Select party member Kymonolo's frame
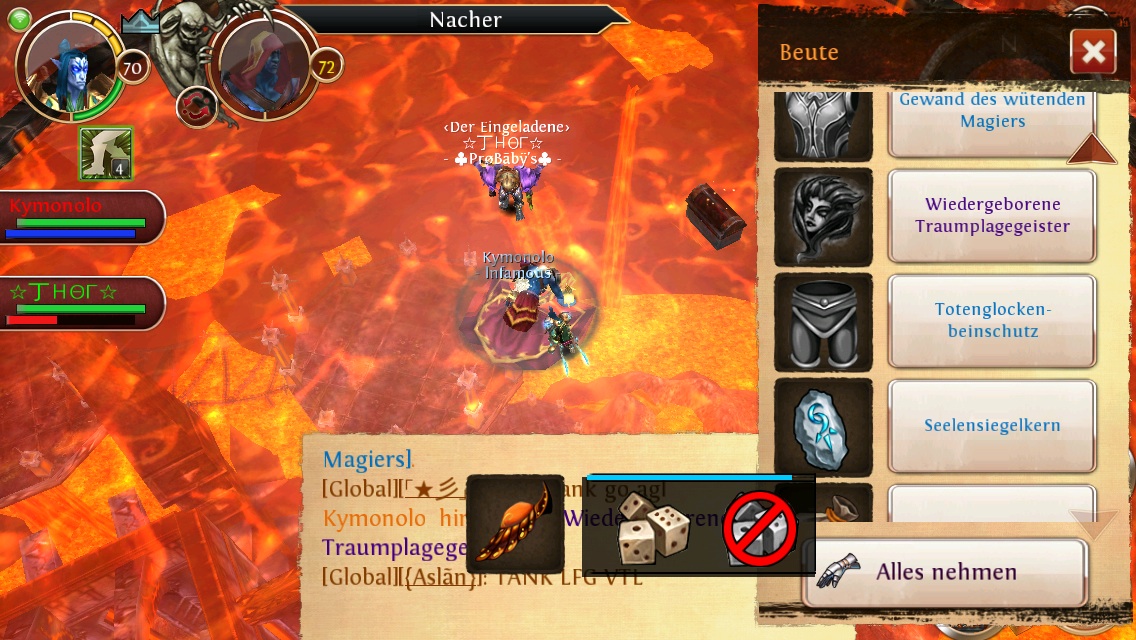The width and height of the screenshot is (1136, 640). [x=80, y=216]
